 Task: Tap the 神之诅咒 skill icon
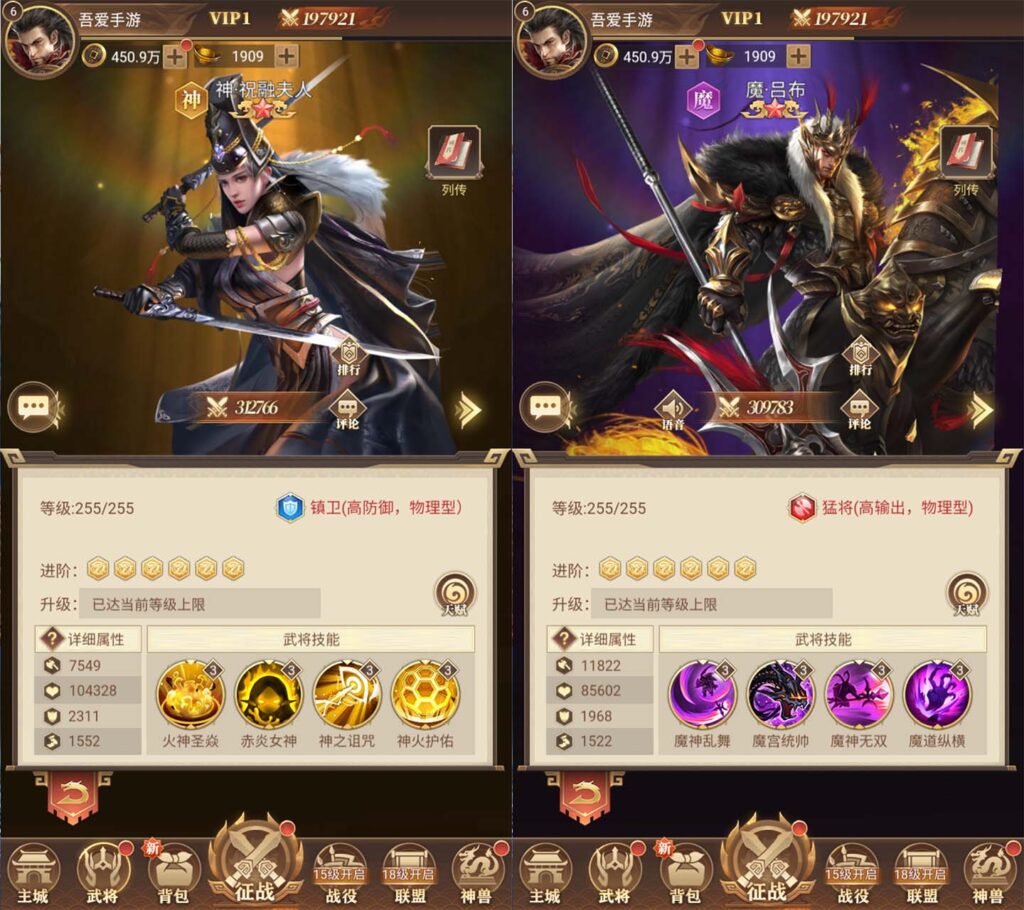click(347, 694)
